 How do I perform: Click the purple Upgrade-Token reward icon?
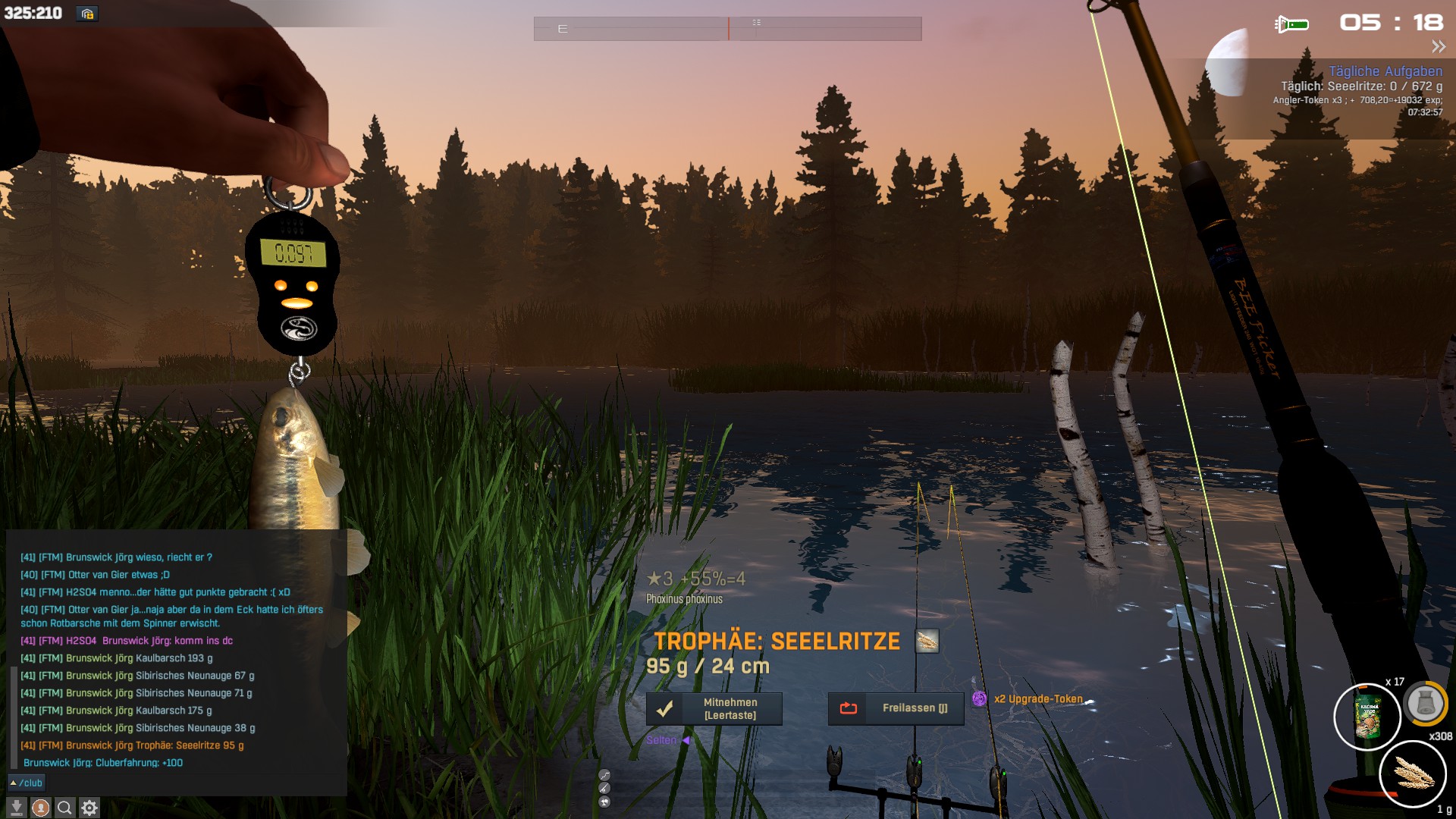[x=979, y=699]
